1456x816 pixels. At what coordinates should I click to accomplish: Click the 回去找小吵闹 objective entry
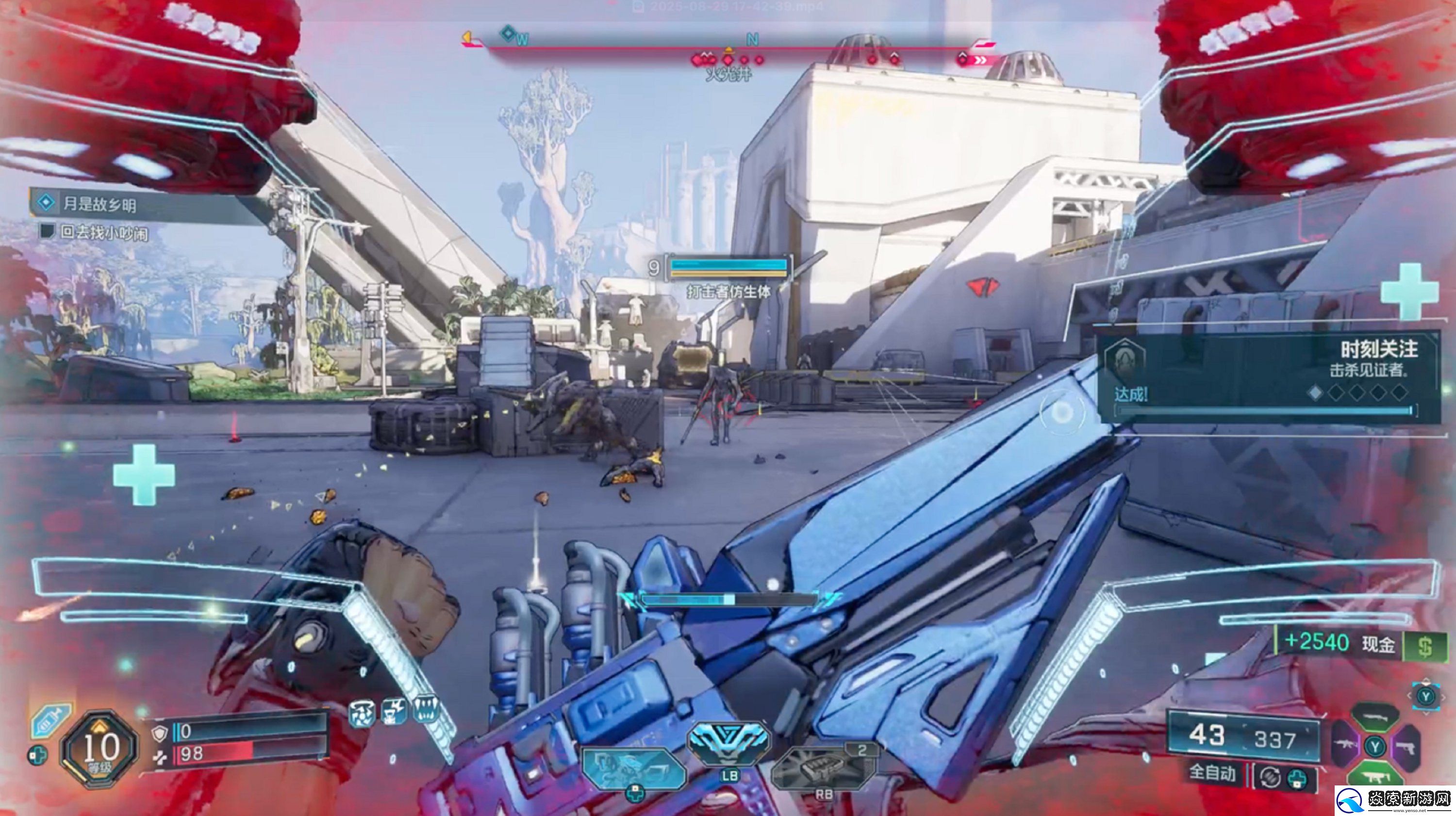coord(104,233)
